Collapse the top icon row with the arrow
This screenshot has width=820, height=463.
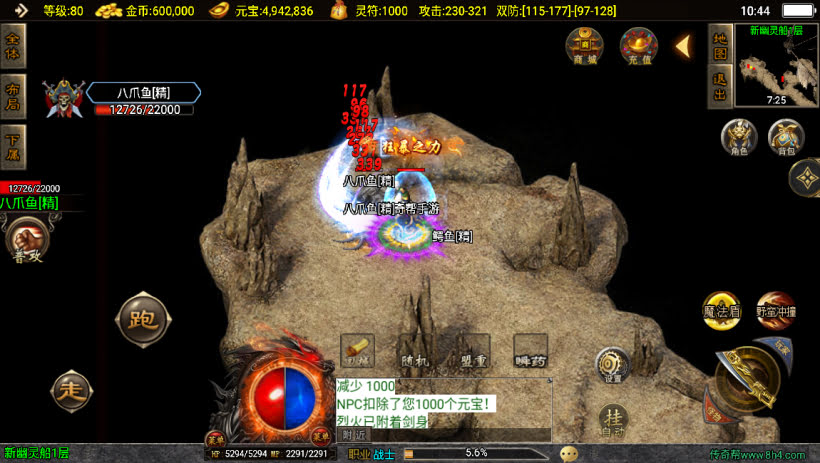pos(685,46)
